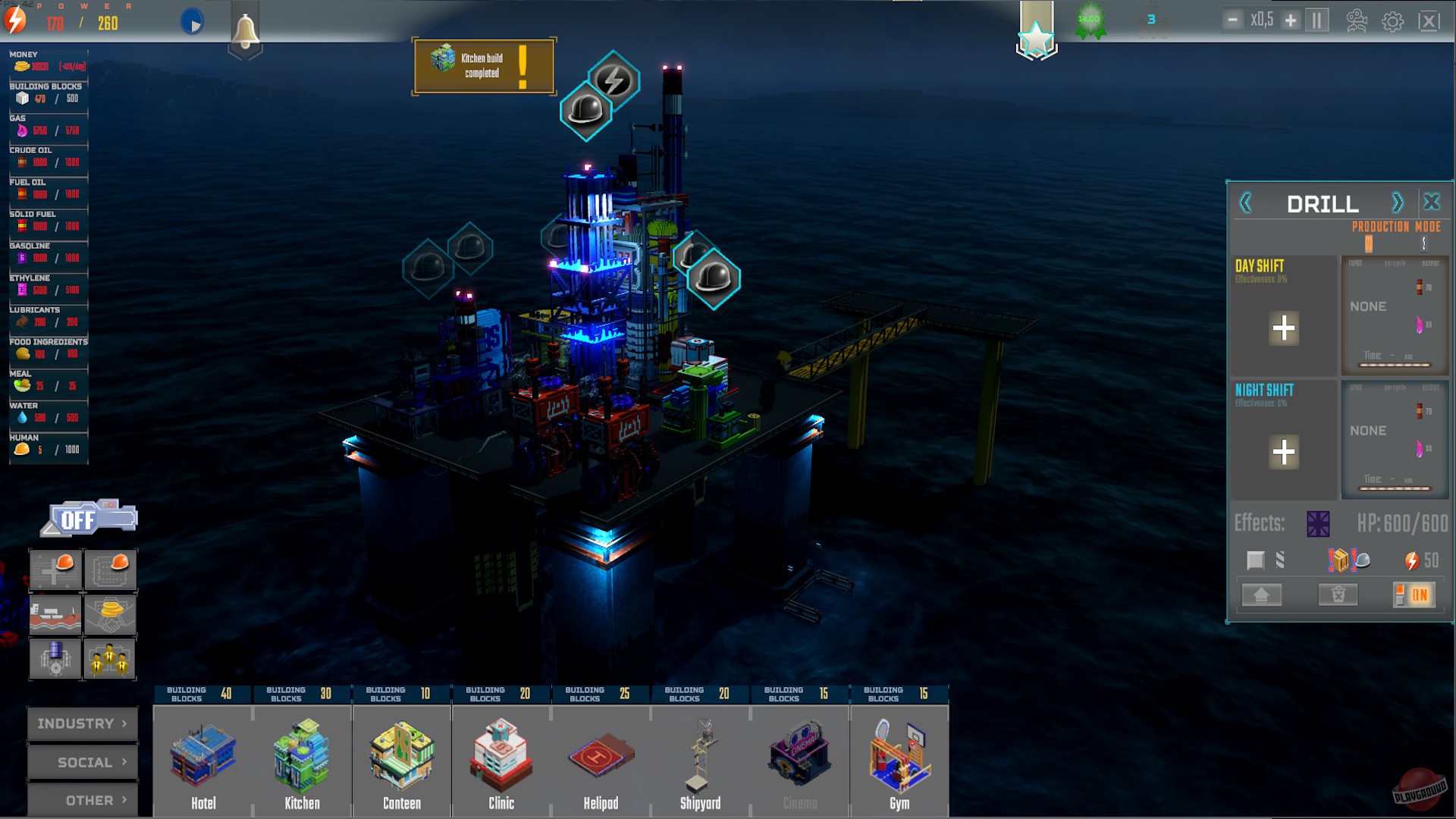Screen dimensions: 1456x819
Task: Toggle the OFF switch above the build icons
Action: 86,518
